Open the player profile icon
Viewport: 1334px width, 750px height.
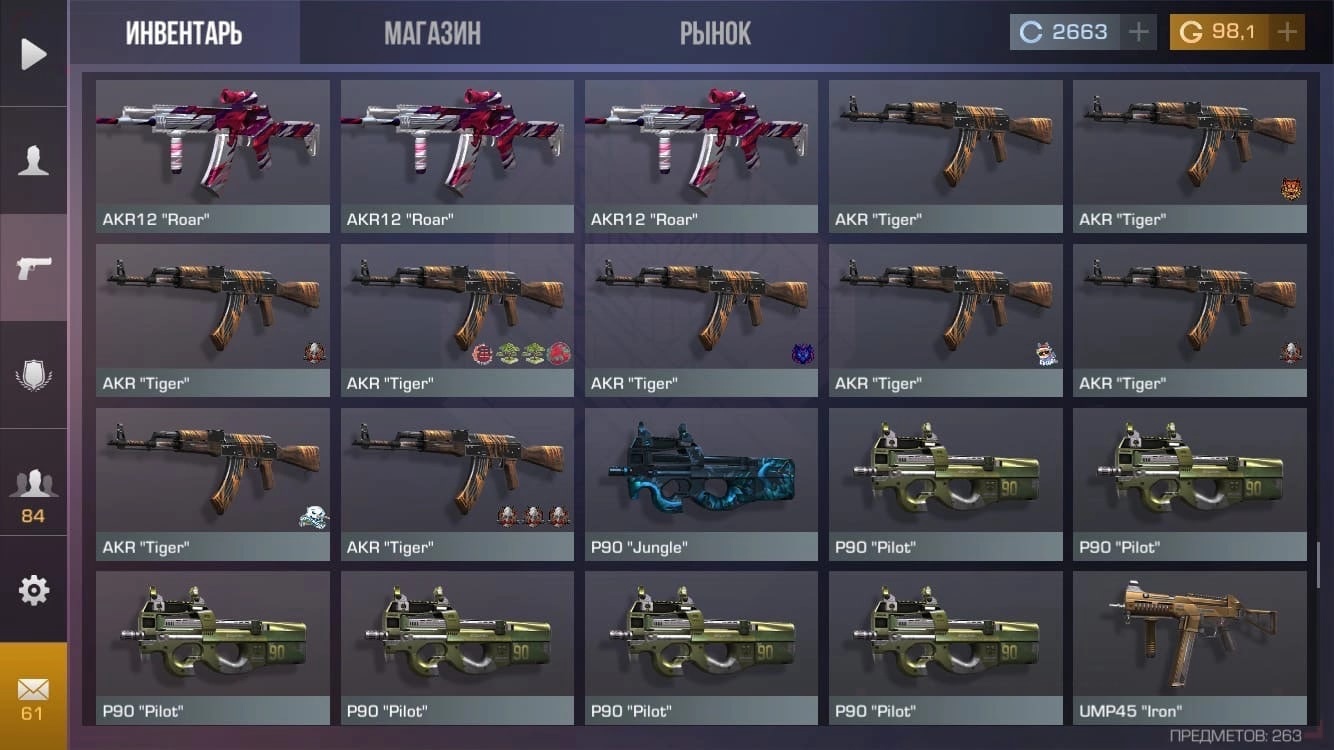[33, 161]
